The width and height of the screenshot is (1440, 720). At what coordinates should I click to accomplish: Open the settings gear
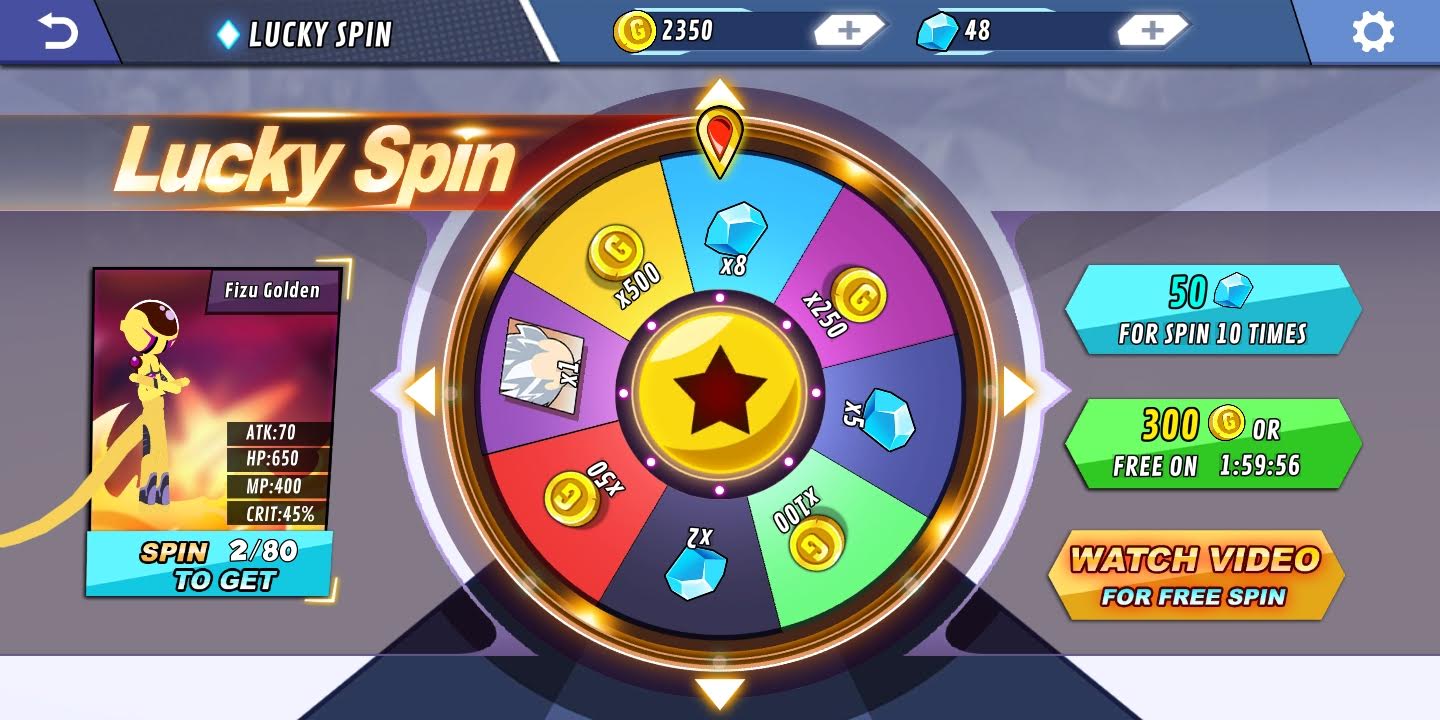(1373, 31)
